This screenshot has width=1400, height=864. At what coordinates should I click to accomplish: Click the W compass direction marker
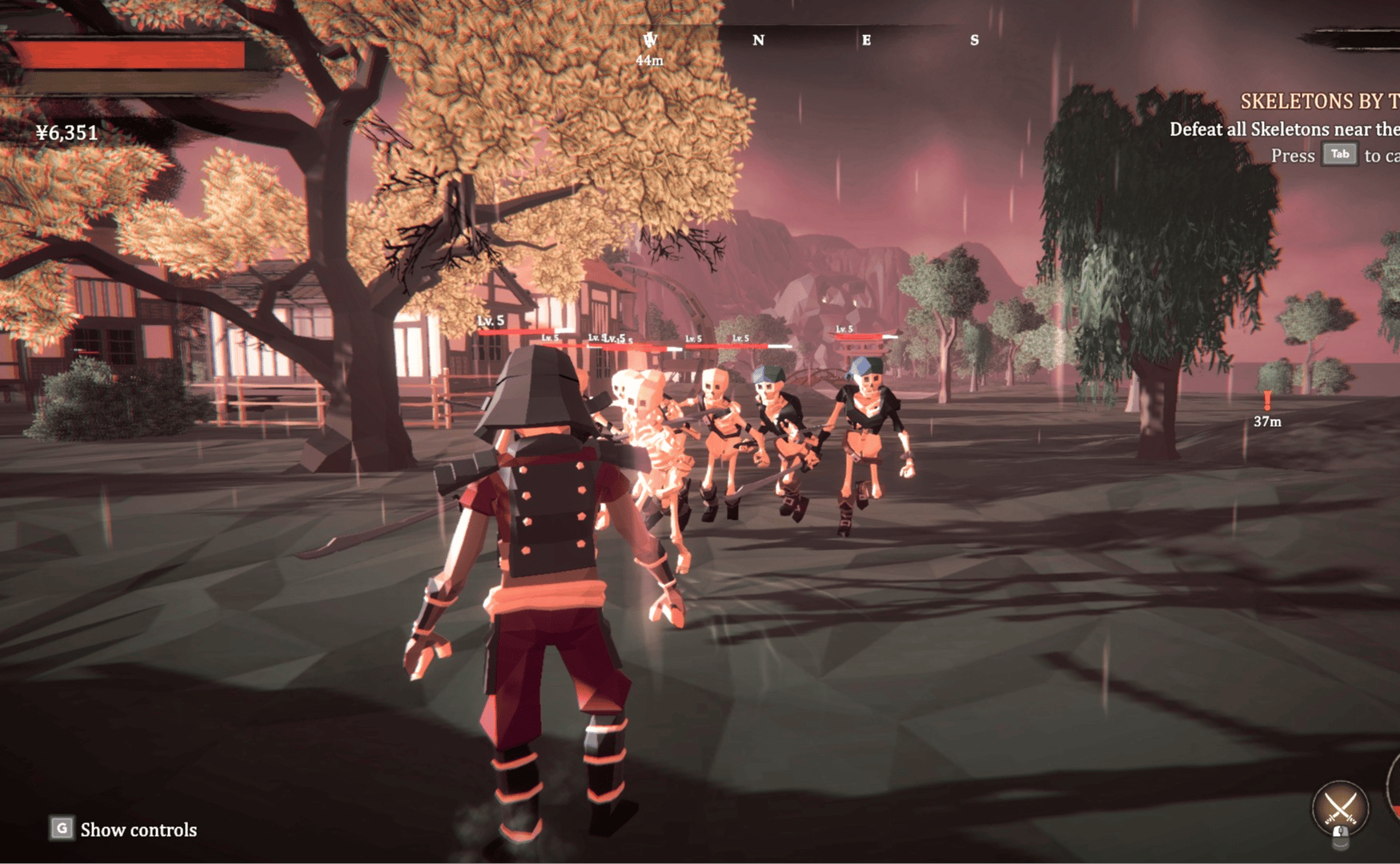[650, 38]
